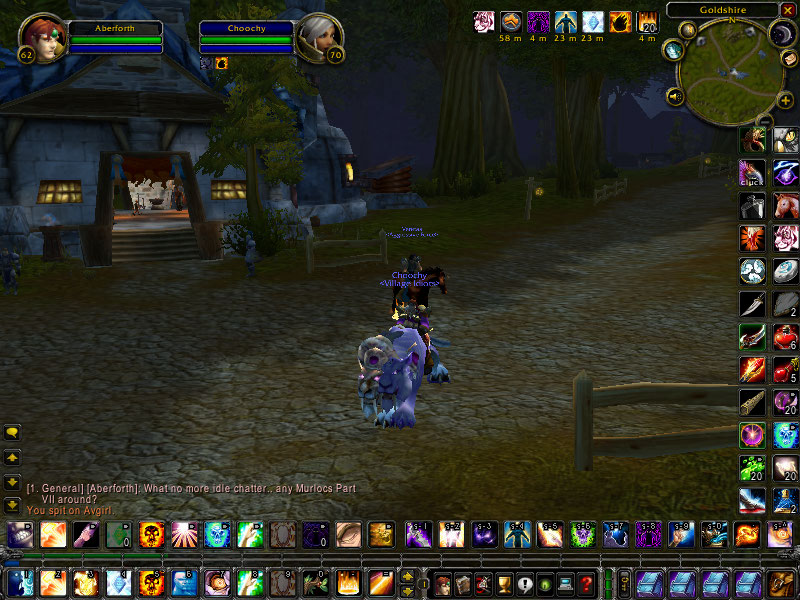Image resolution: width=800 pixels, height=600 pixels.
Task: Close the minimap using the red X
Action: coord(790,10)
